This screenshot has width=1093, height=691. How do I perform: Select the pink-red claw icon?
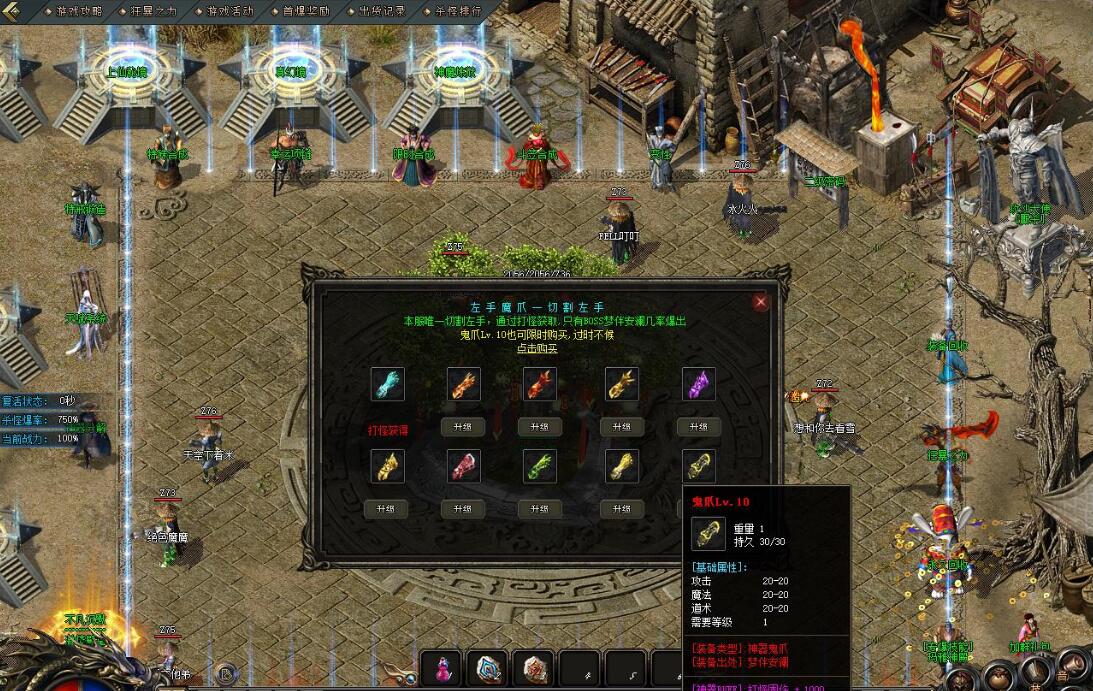point(464,466)
